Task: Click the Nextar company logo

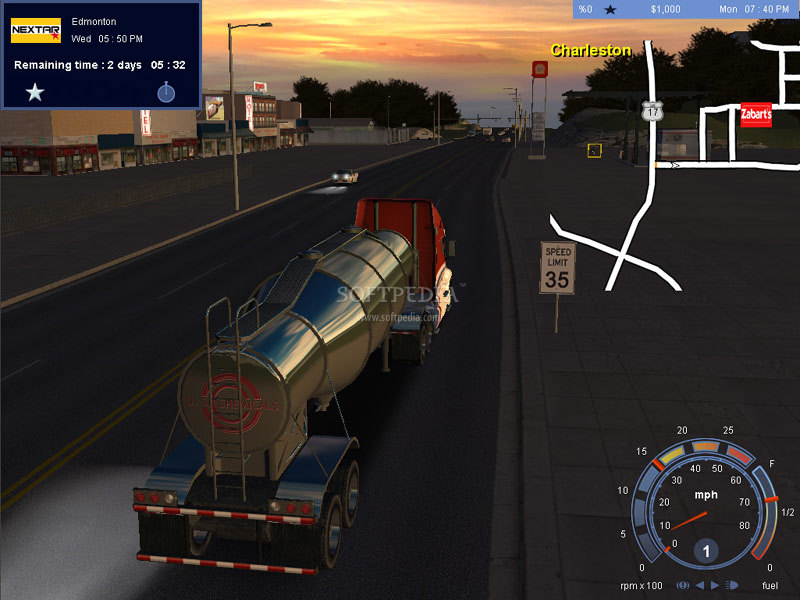Action: 35,31
